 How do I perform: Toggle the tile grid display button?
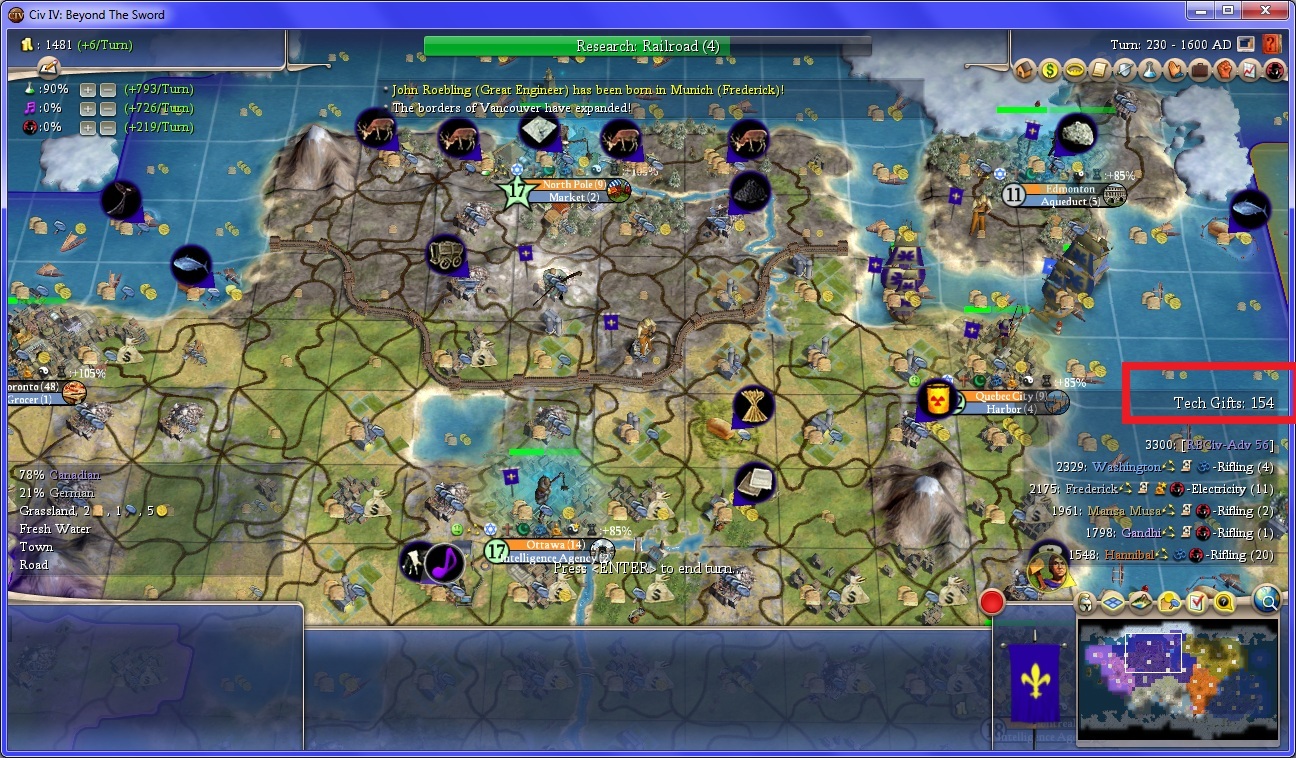(x=1113, y=602)
